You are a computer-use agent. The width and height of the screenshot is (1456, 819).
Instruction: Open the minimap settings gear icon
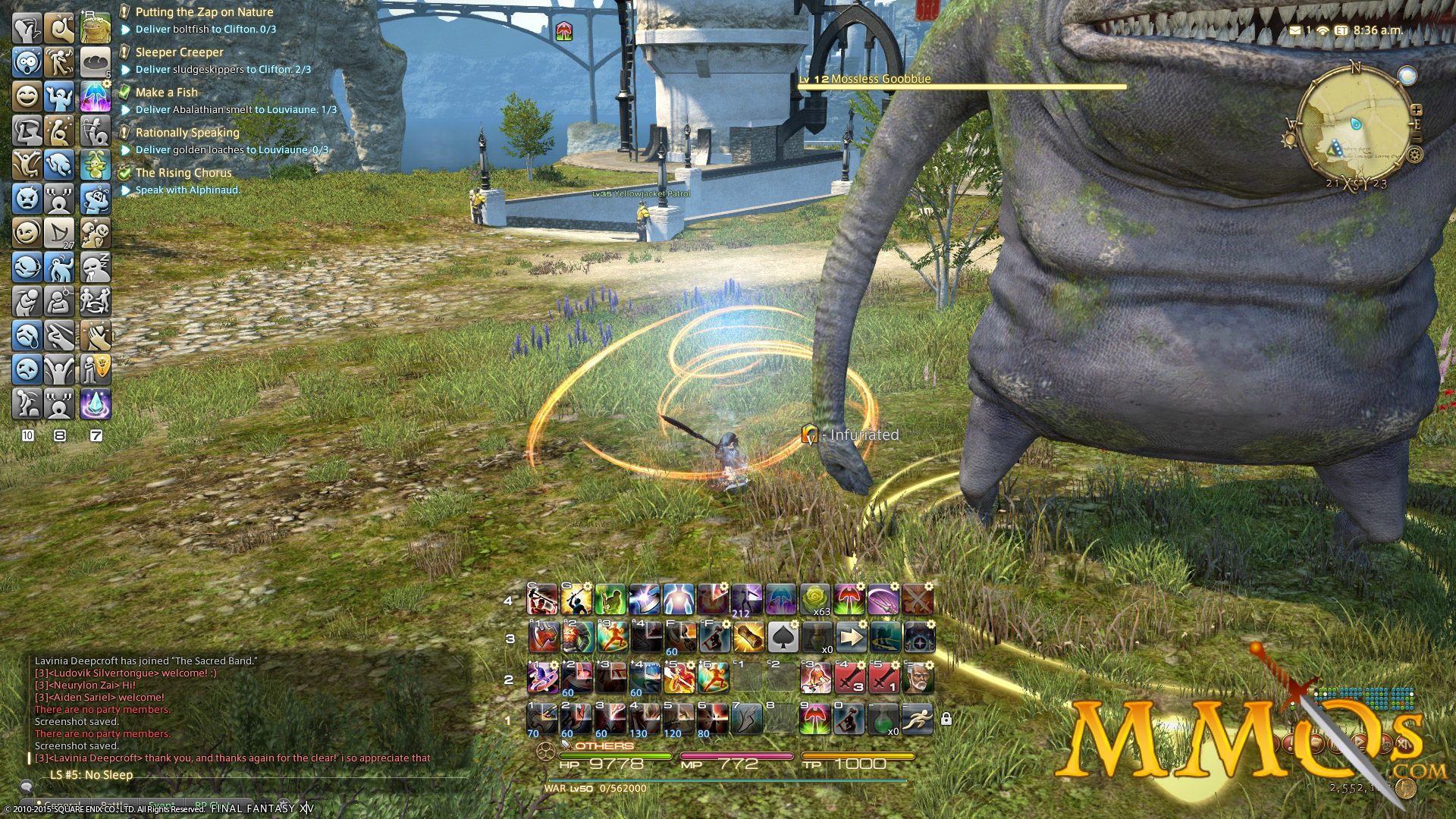[1414, 153]
